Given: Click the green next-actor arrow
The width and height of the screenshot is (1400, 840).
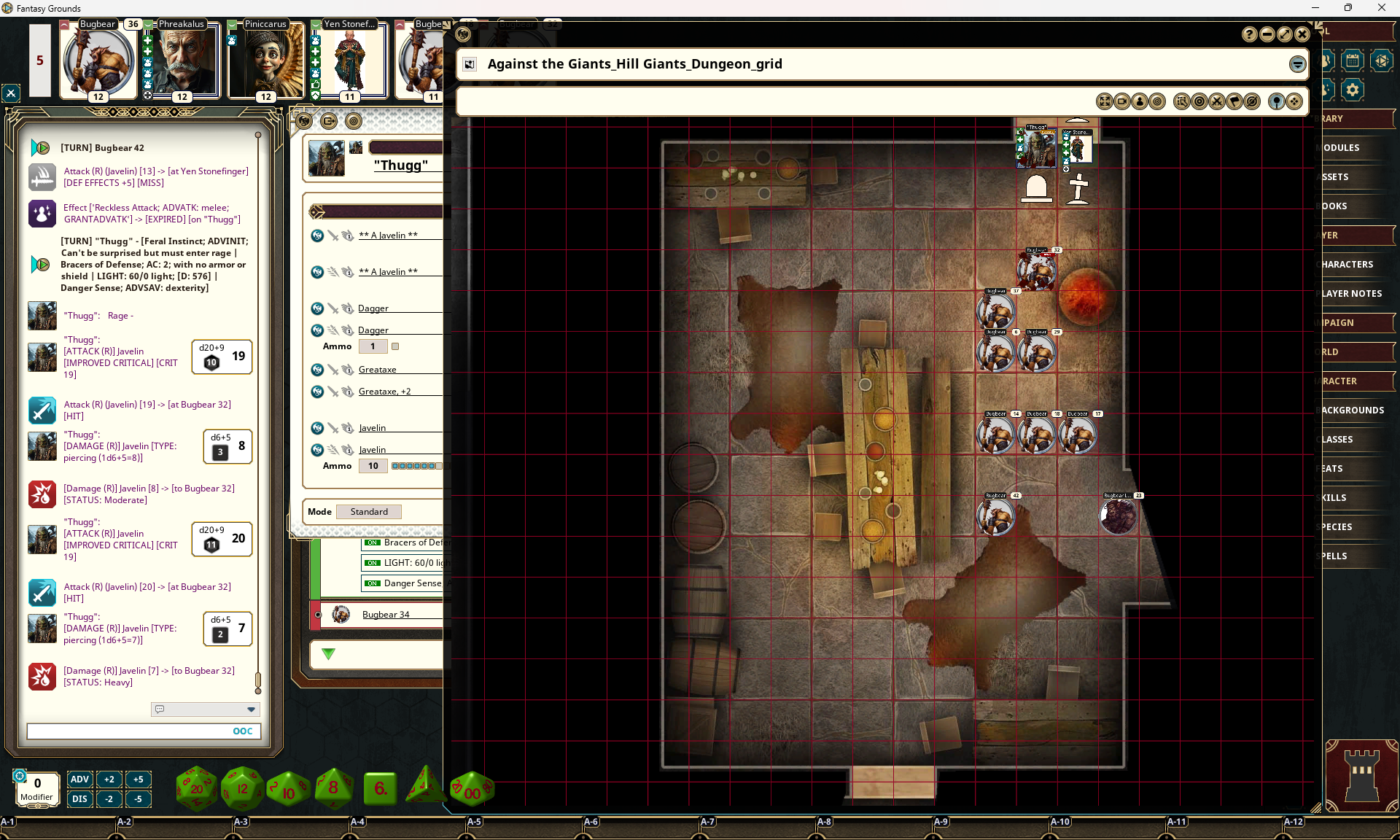Looking at the screenshot, I should pyautogui.click(x=328, y=654).
